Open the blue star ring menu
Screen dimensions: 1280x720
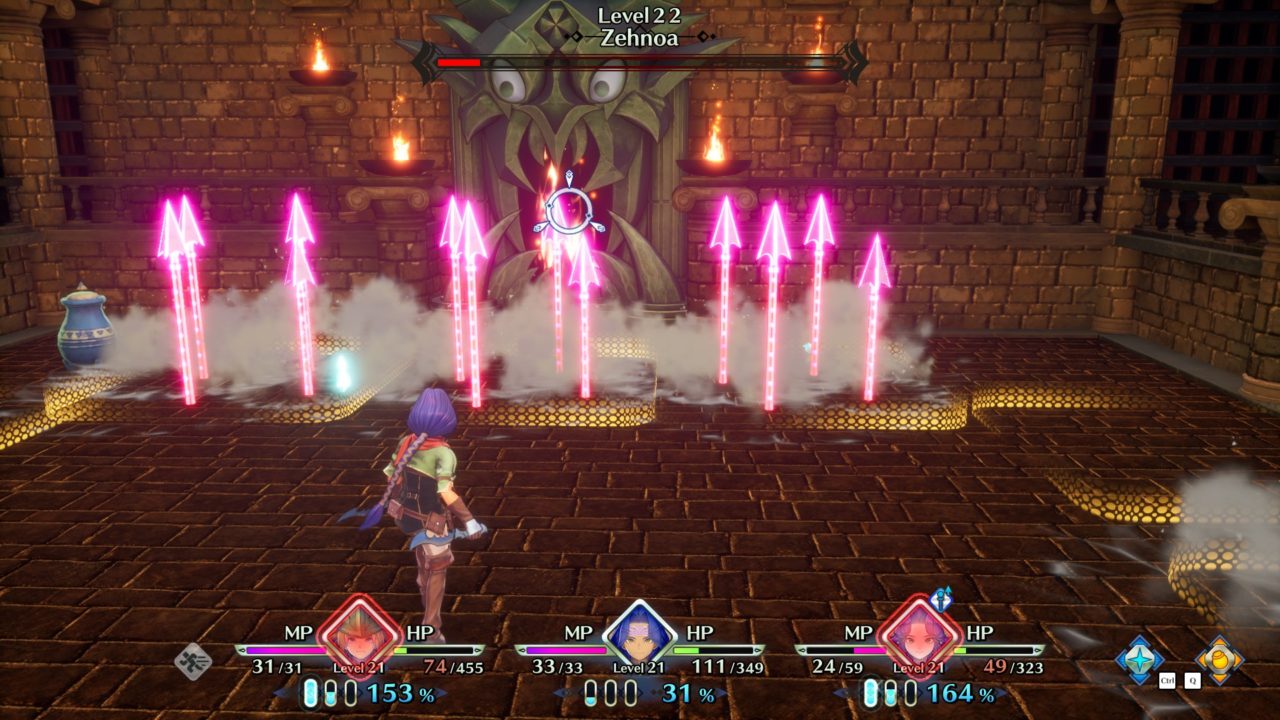click(1140, 659)
